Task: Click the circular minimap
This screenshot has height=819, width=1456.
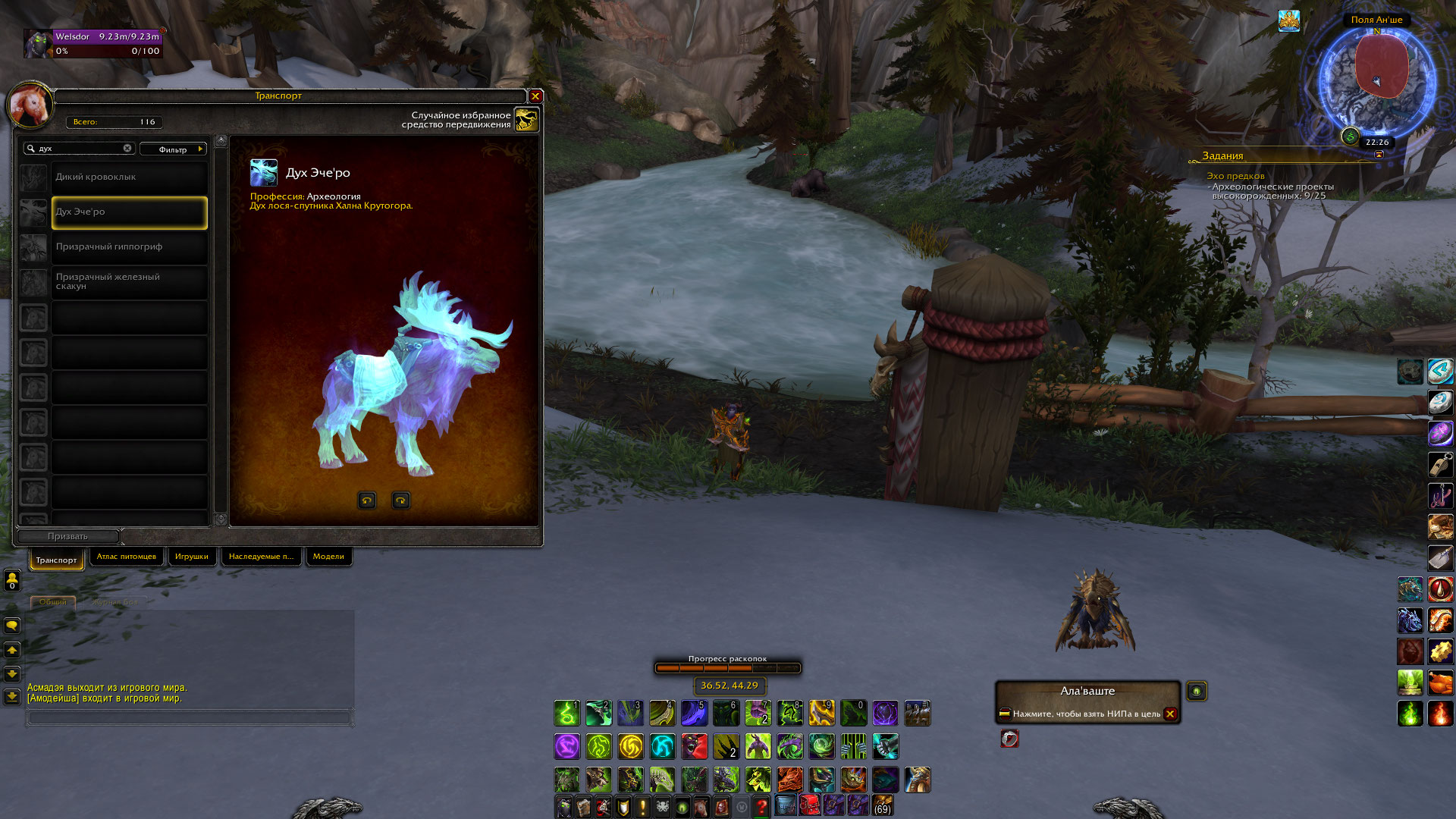Action: pyautogui.click(x=1376, y=80)
